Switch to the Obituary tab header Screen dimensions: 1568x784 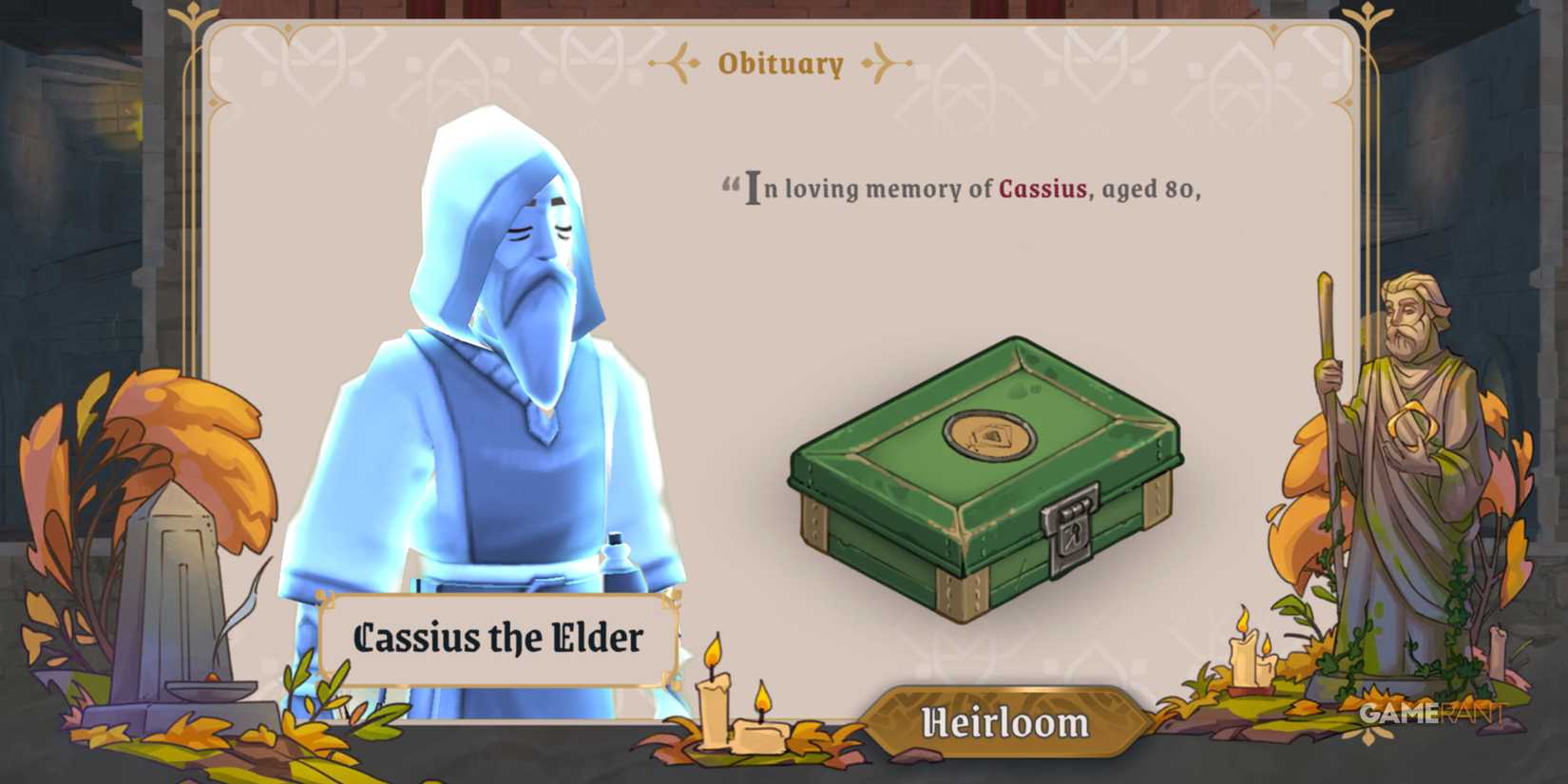(x=779, y=64)
